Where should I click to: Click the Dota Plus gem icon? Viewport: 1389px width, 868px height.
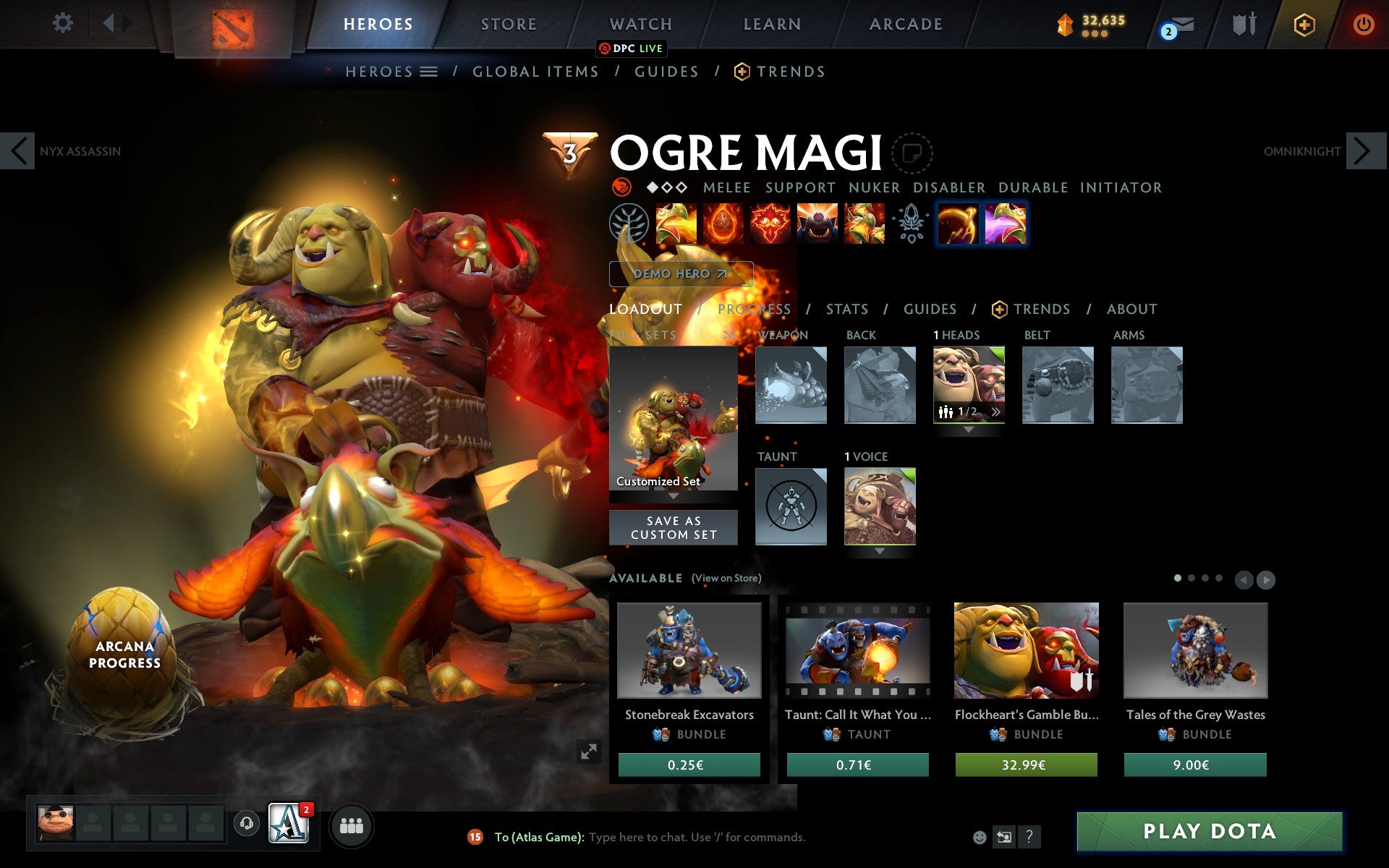point(1303,24)
